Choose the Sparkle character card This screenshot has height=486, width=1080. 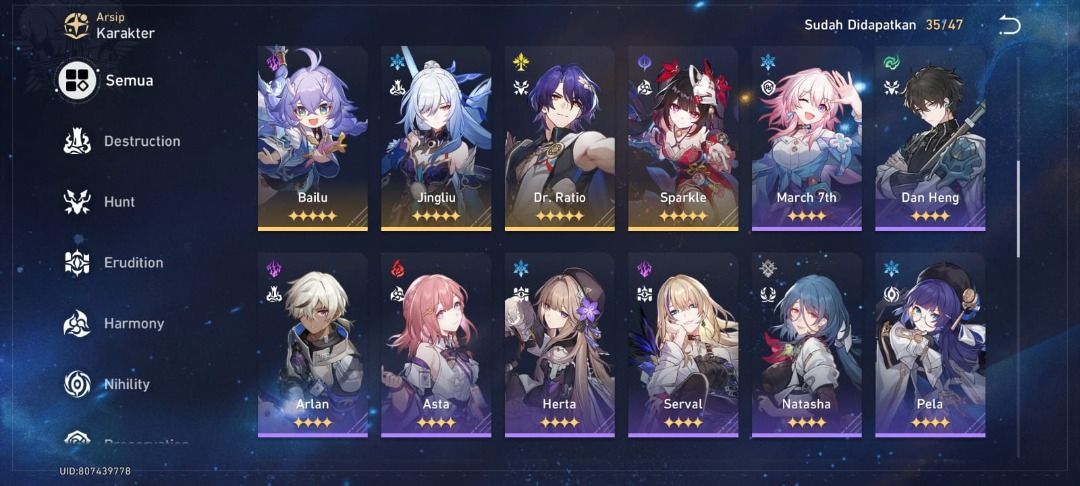tap(683, 138)
